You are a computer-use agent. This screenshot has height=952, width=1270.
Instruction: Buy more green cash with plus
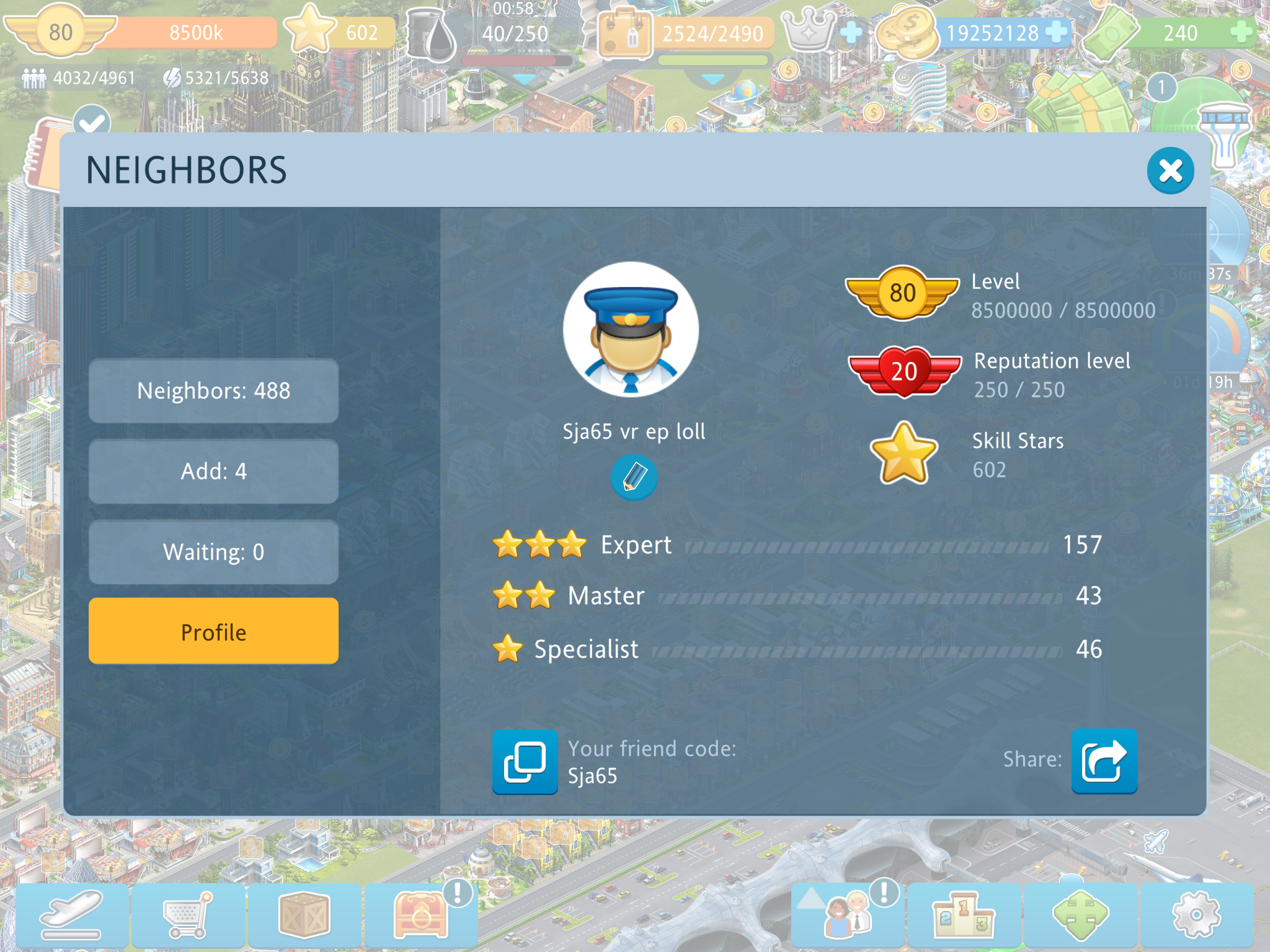point(1241,32)
